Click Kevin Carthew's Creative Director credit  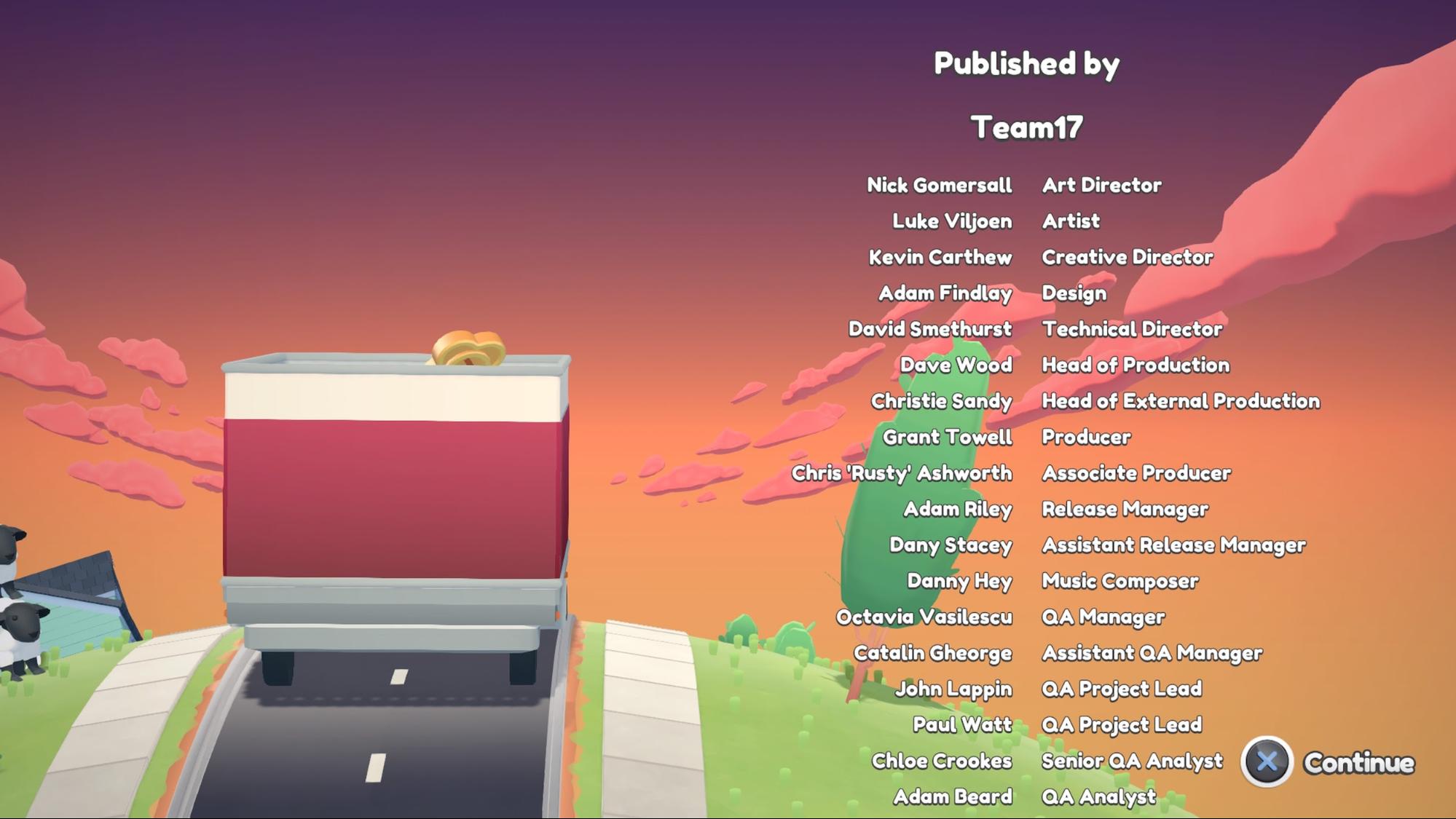click(x=940, y=257)
